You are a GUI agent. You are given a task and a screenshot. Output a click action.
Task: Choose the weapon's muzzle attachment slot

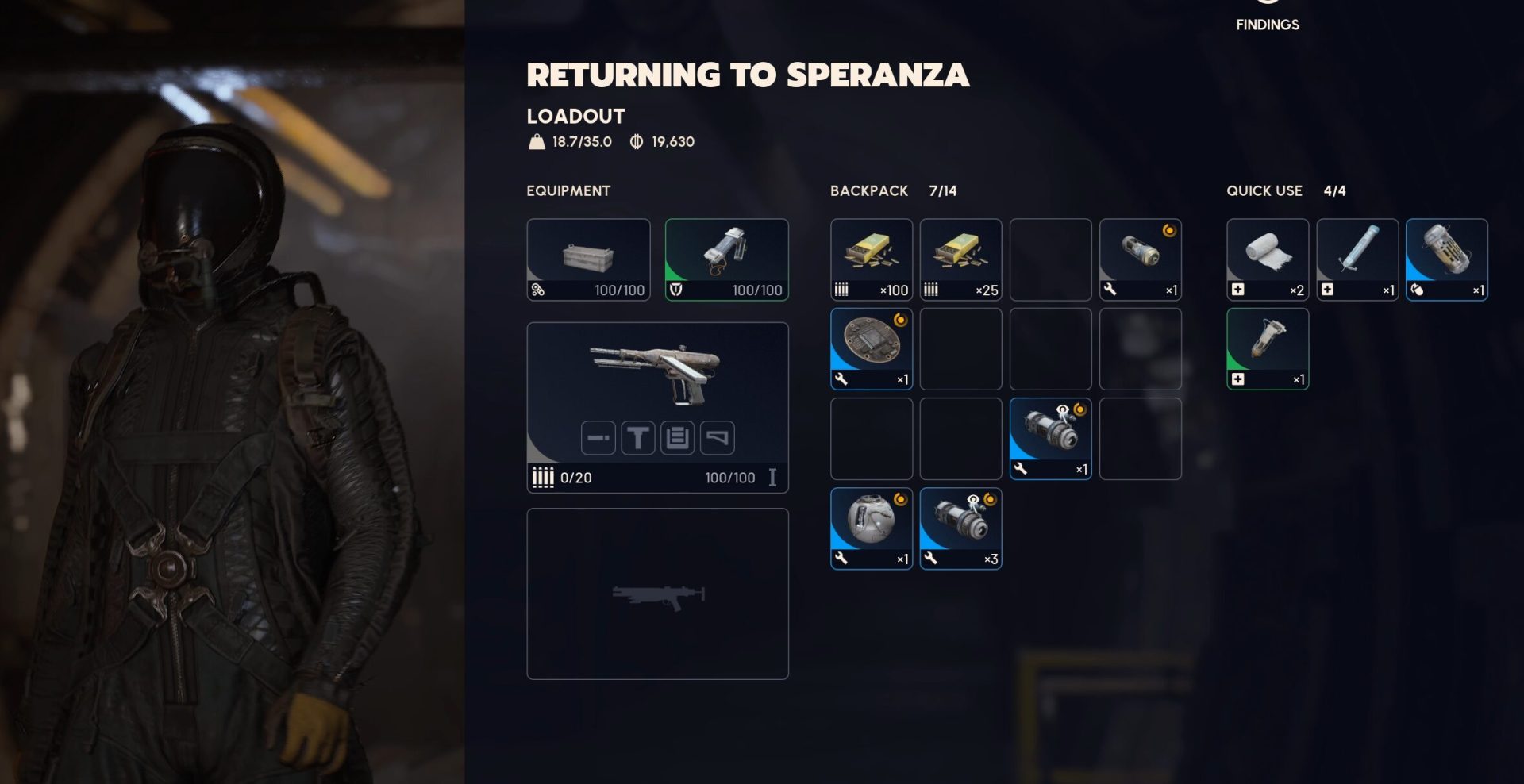click(x=598, y=438)
